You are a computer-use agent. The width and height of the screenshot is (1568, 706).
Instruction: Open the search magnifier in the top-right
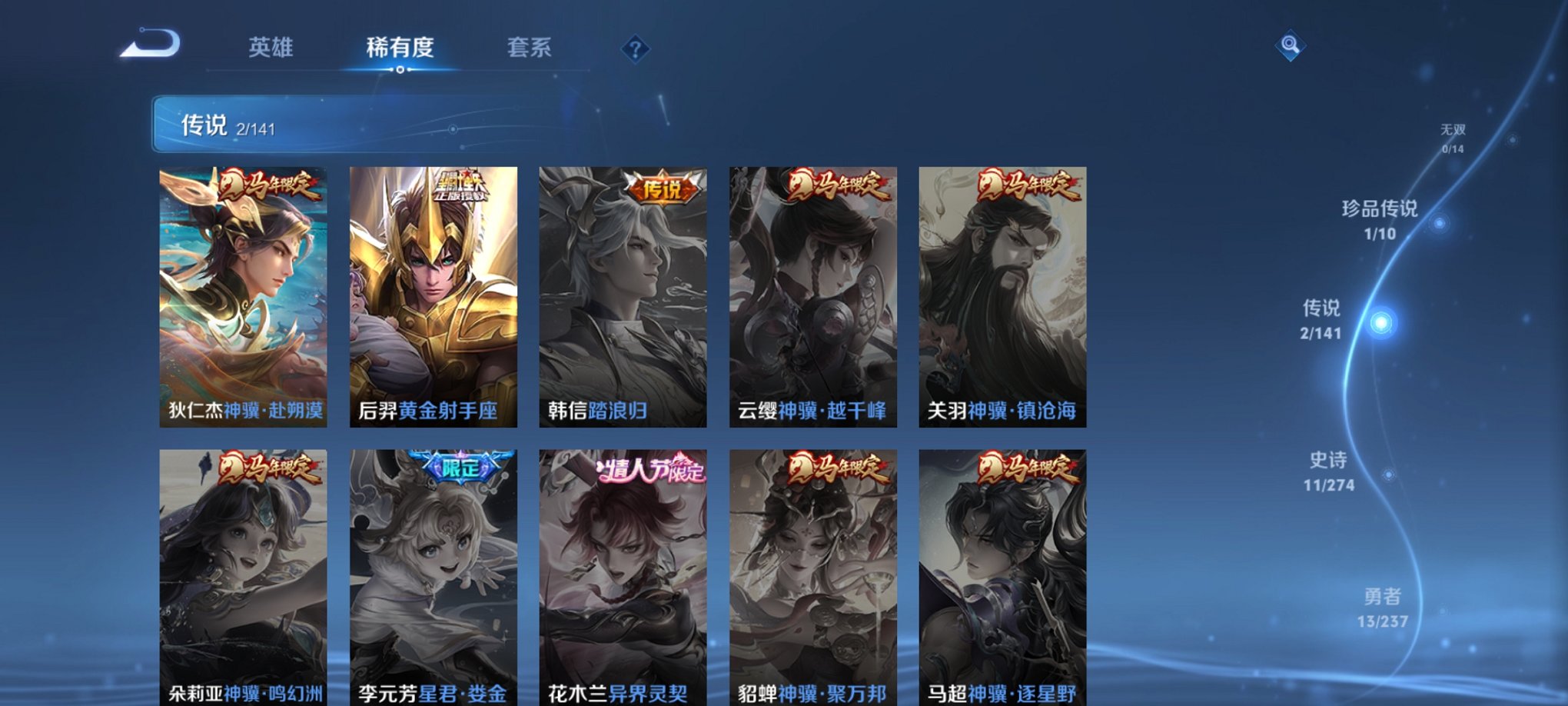click(x=1291, y=46)
